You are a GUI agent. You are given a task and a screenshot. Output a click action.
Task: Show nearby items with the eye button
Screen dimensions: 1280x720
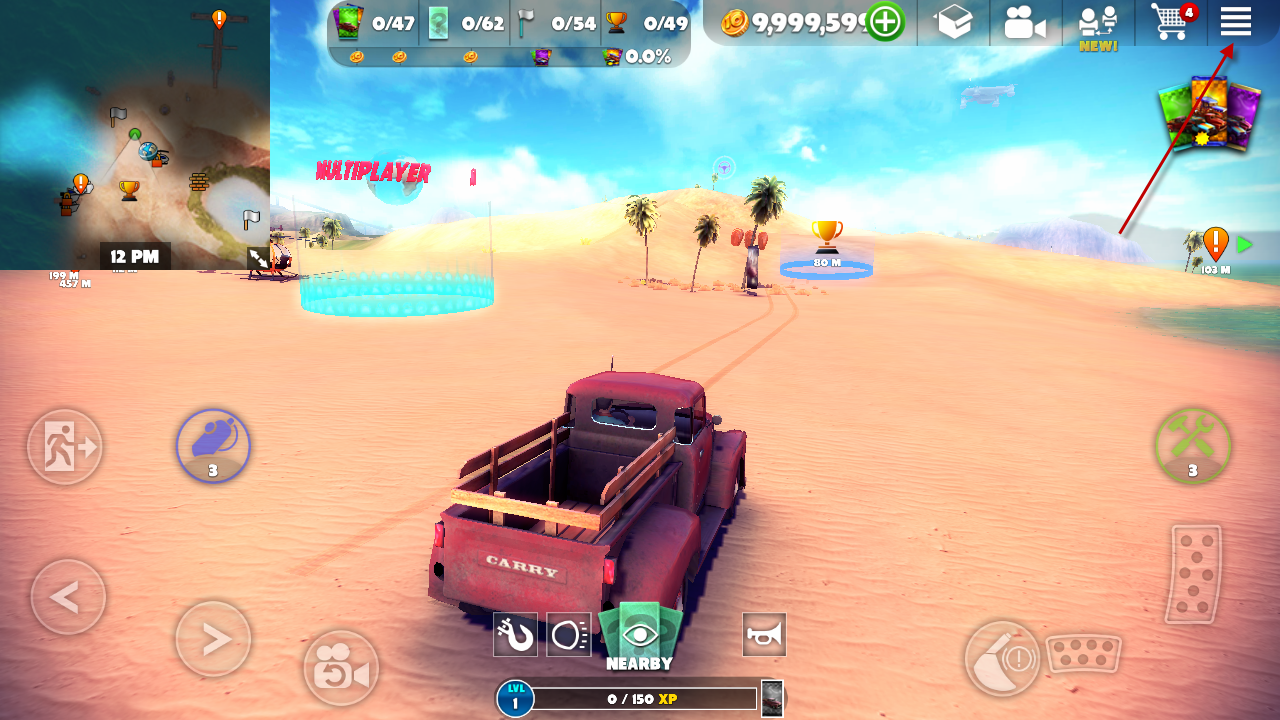click(x=640, y=634)
